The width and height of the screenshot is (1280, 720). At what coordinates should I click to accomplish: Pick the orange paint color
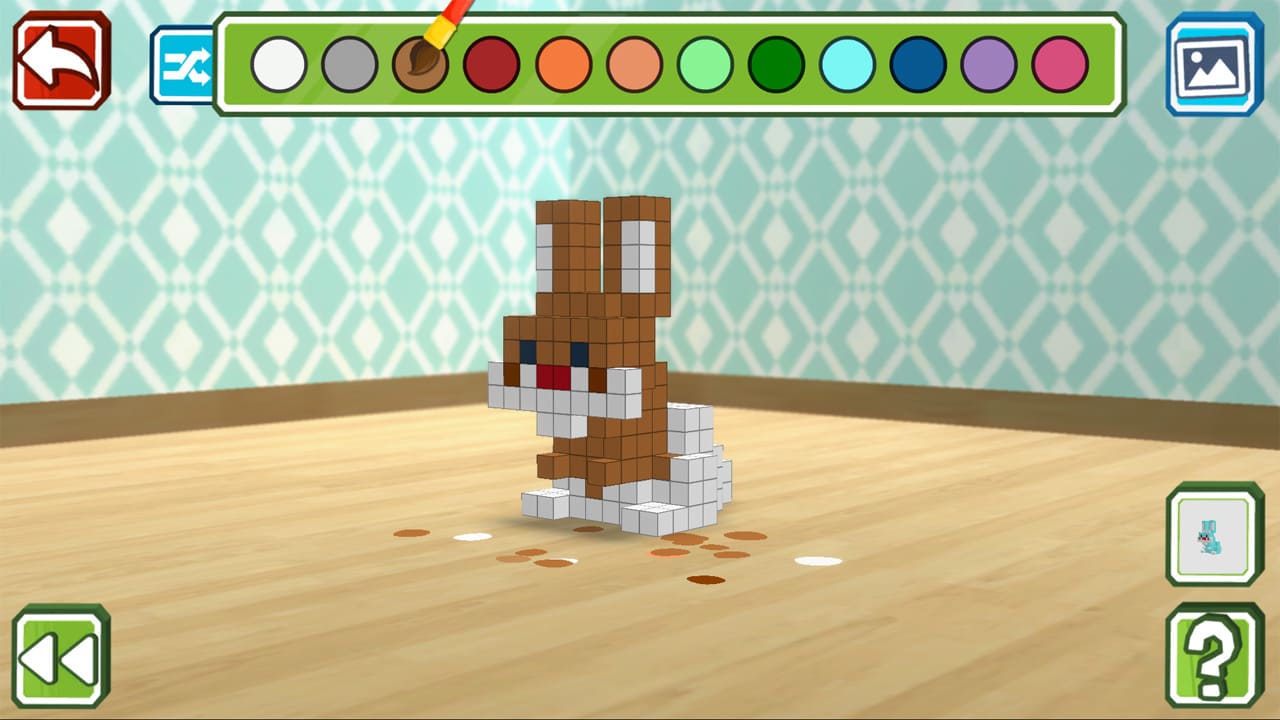[562, 65]
